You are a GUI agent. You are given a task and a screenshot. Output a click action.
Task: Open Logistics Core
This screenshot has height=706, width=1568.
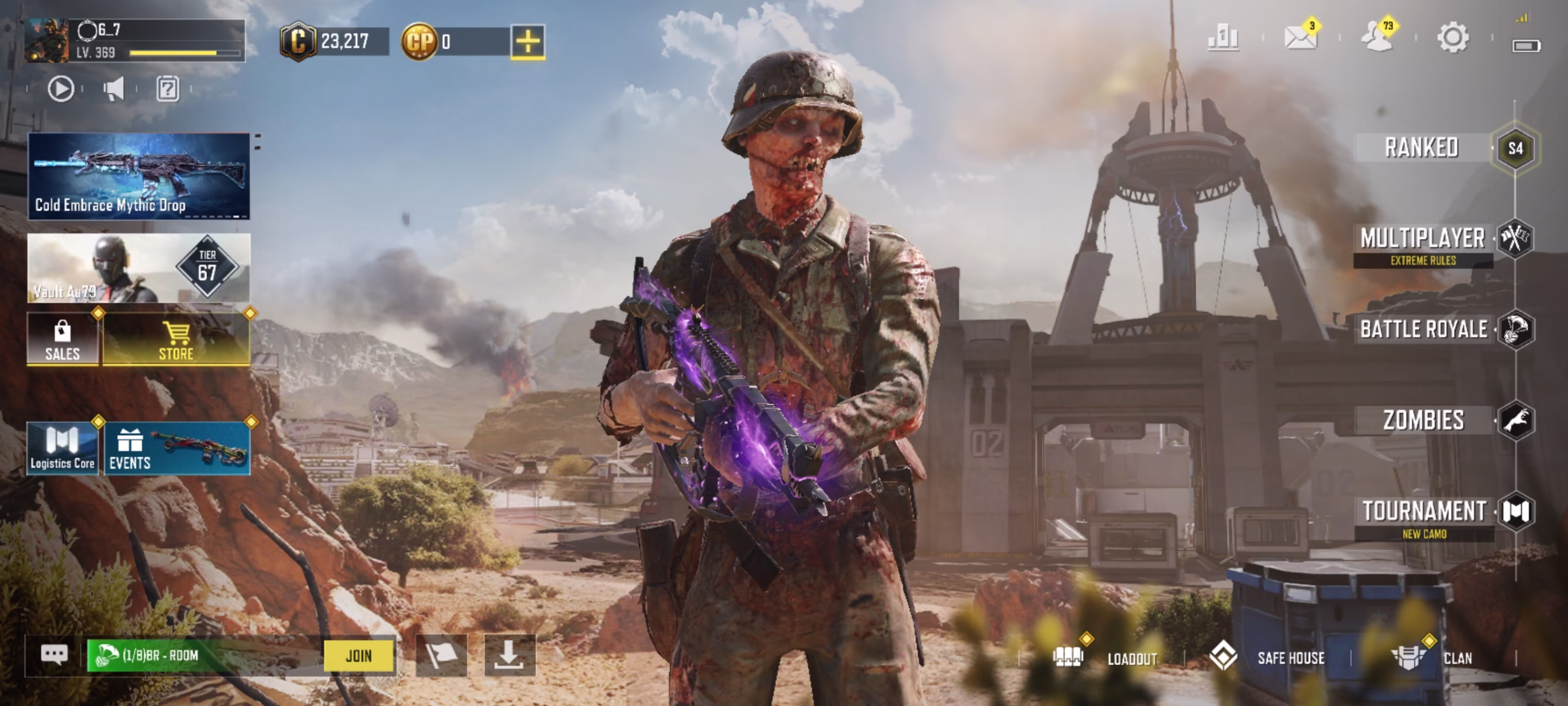[x=62, y=448]
